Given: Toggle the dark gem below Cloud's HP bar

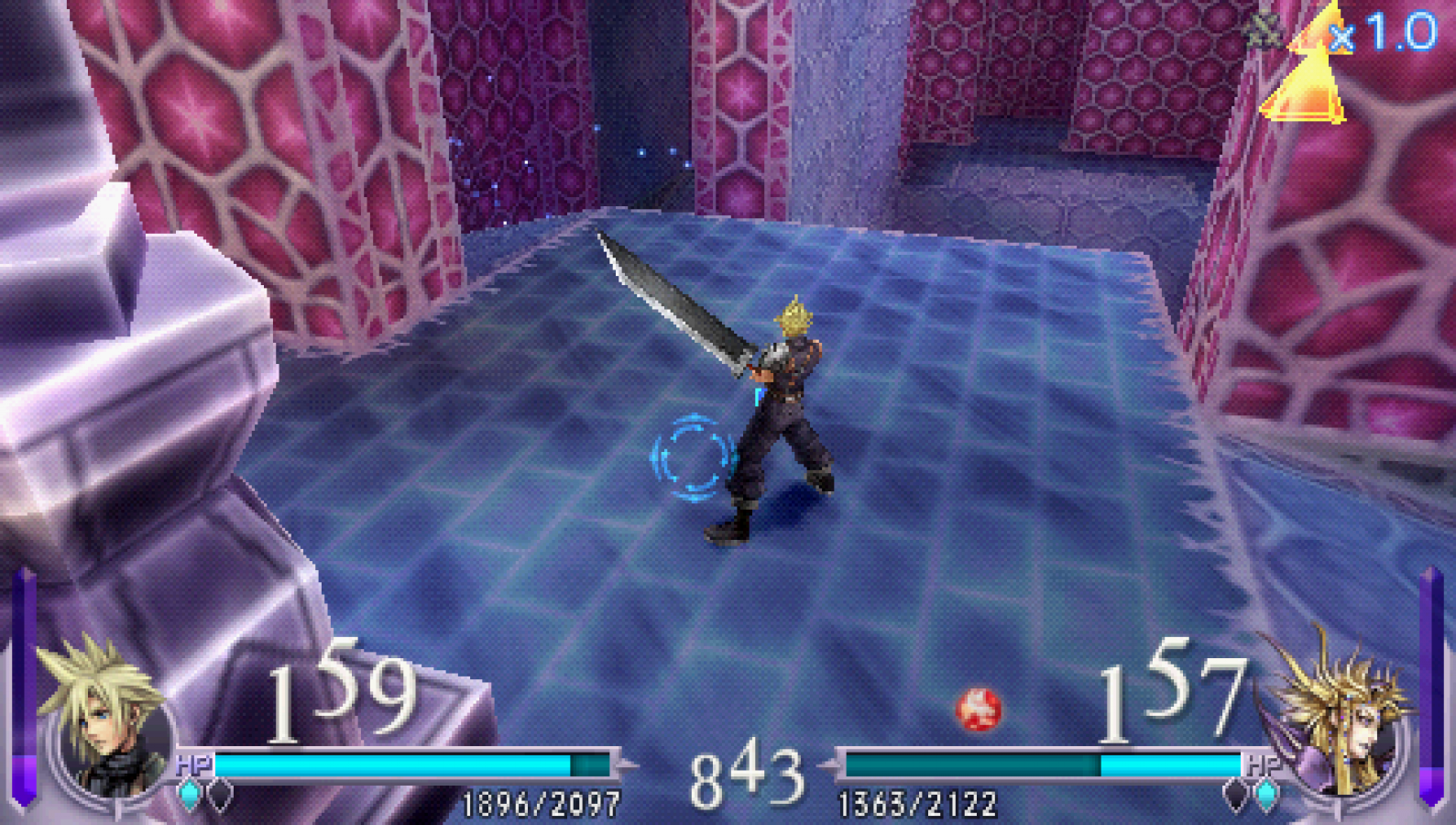Looking at the screenshot, I should (220, 795).
